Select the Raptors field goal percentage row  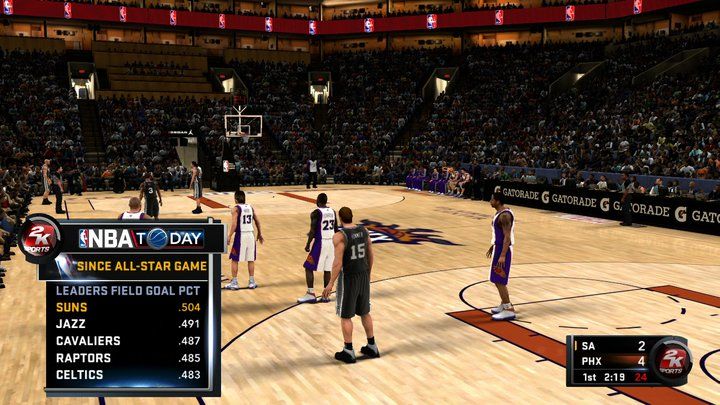coord(127,358)
